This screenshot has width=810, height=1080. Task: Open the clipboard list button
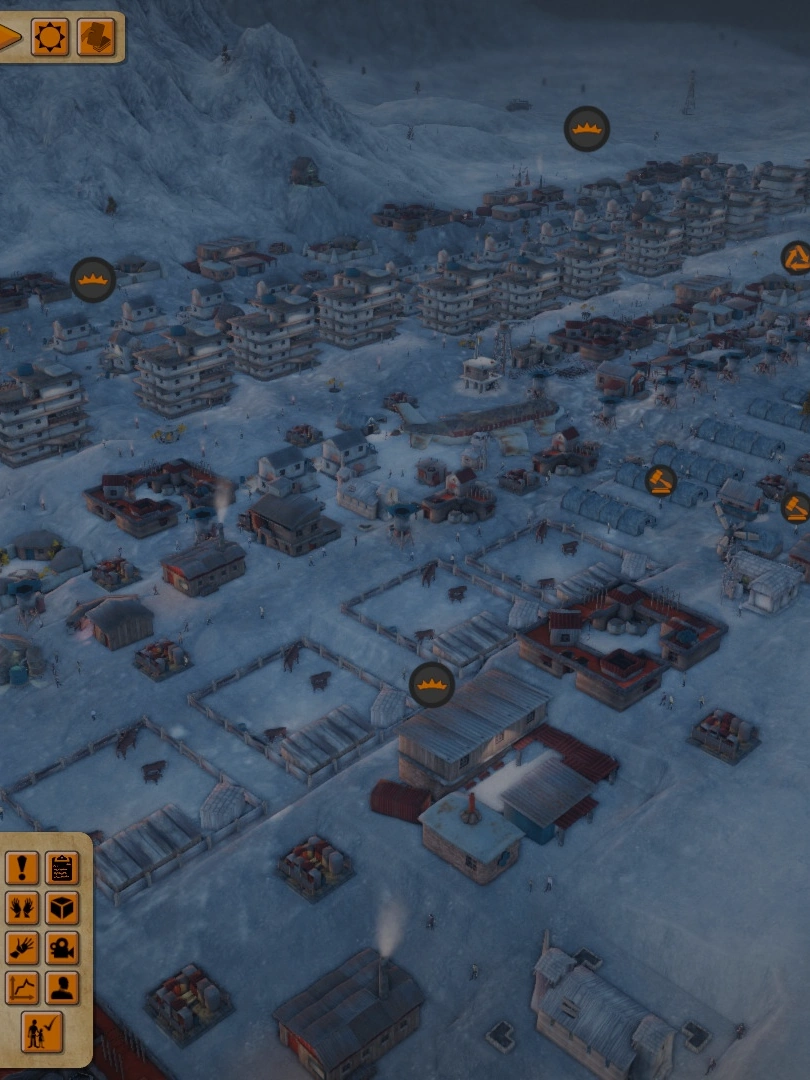pyautogui.click(x=62, y=868)
